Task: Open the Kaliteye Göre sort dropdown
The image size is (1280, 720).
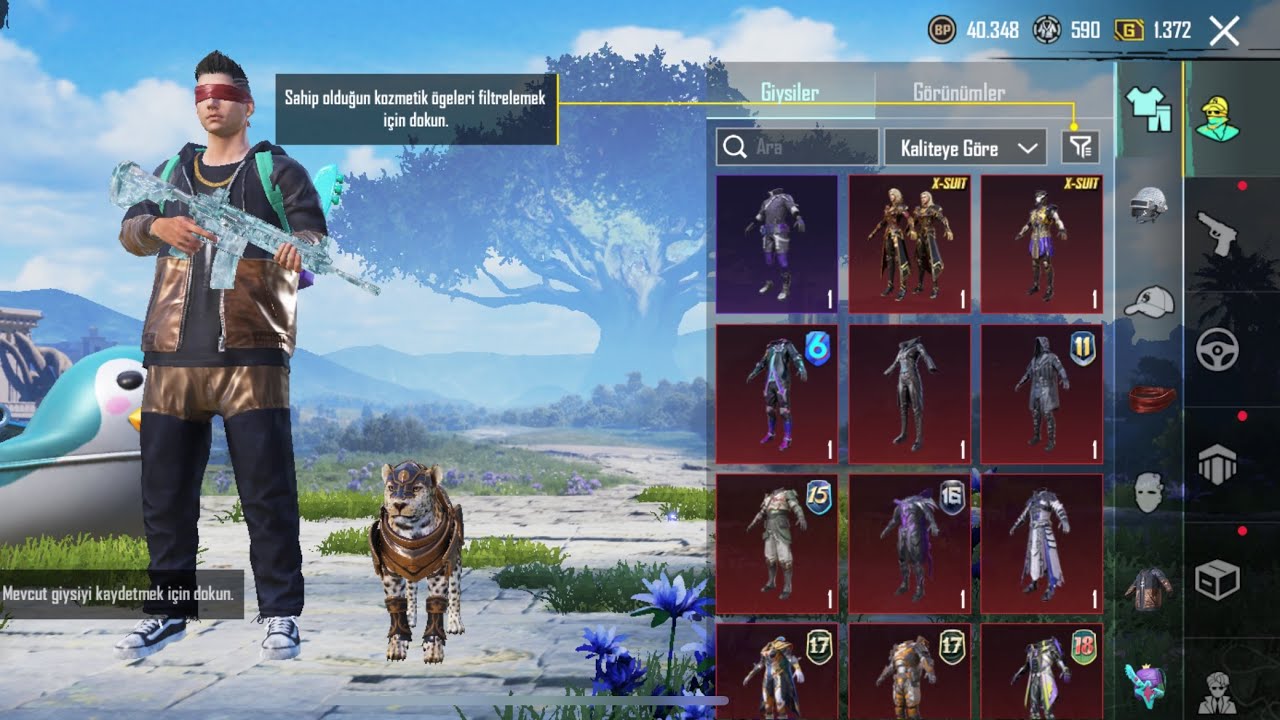Action: click(x=965, y=148)
